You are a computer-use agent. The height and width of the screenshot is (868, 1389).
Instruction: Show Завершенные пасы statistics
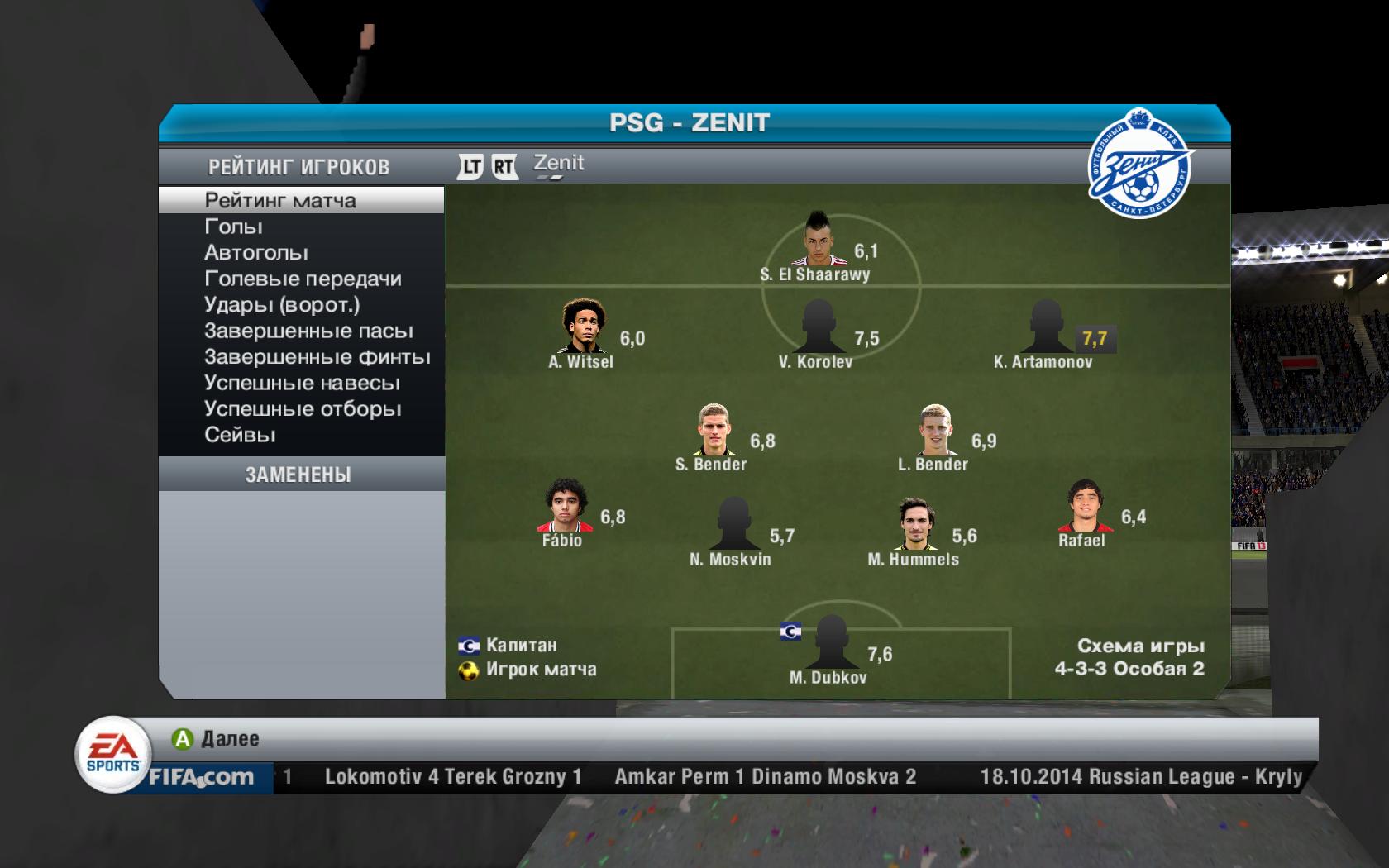click(x=308, y=331)
